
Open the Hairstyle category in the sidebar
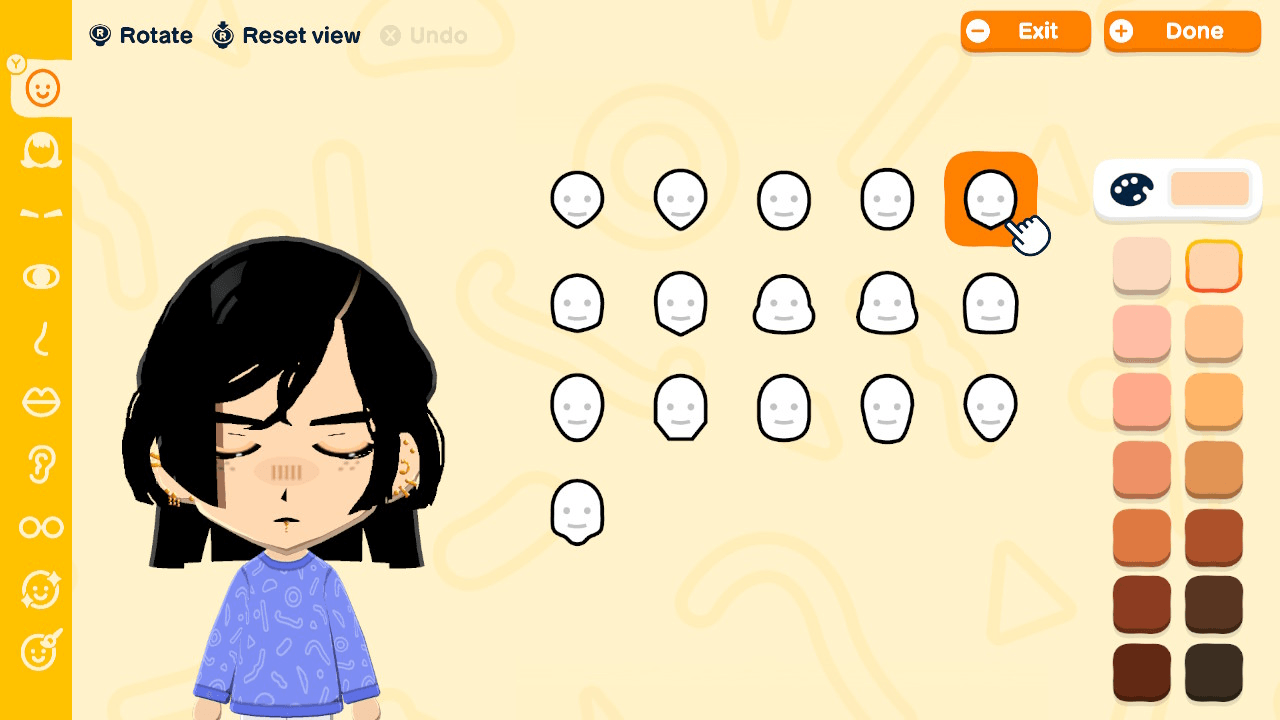coord(40,151)
